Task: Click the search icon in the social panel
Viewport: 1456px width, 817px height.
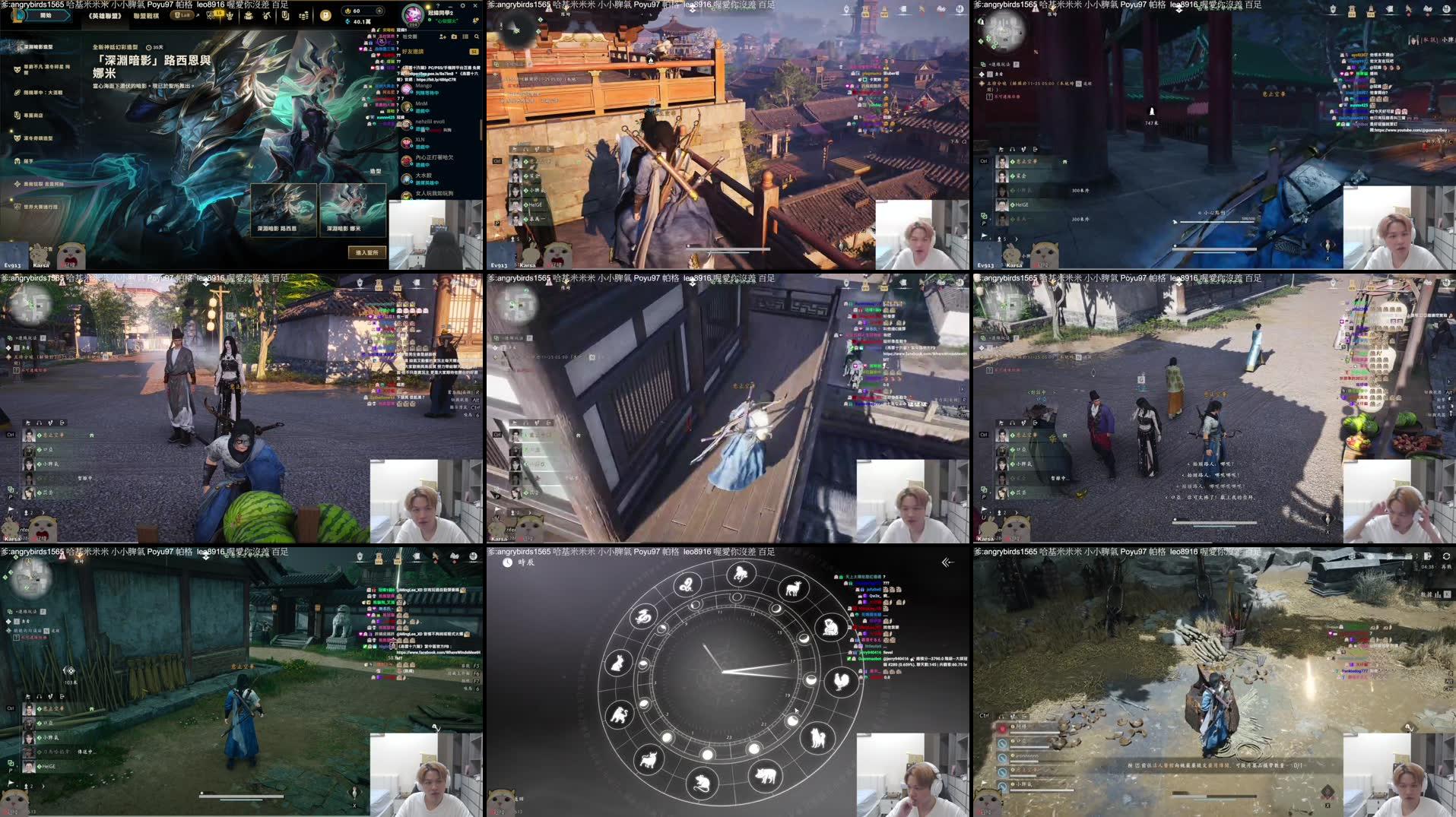Action: (x=477, y=36)
